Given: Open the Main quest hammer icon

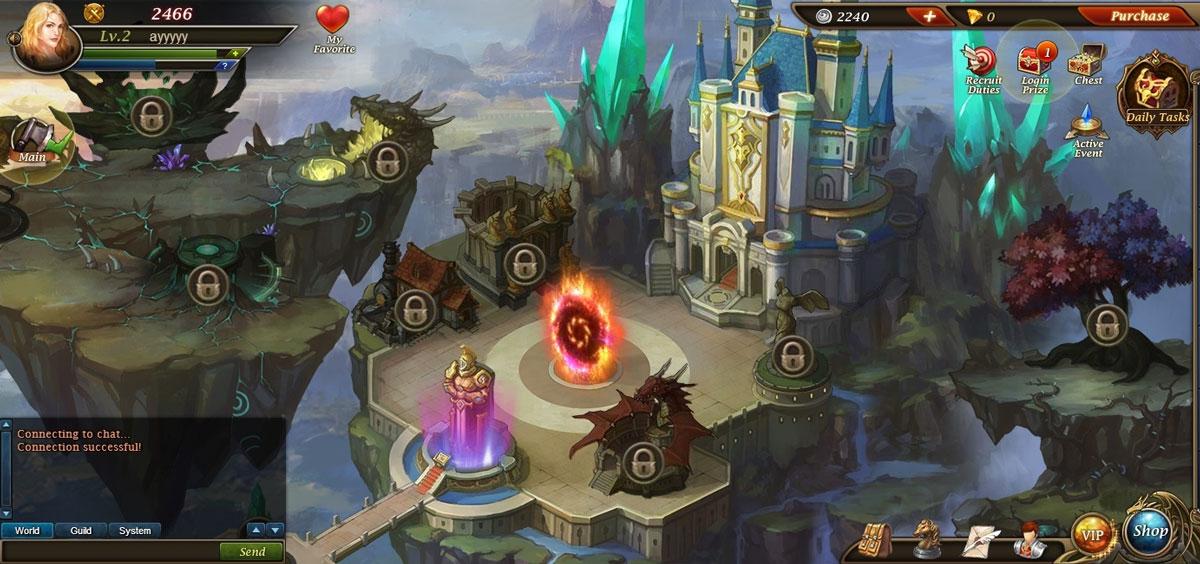Looking at the screenshot, I should point(33,140).
